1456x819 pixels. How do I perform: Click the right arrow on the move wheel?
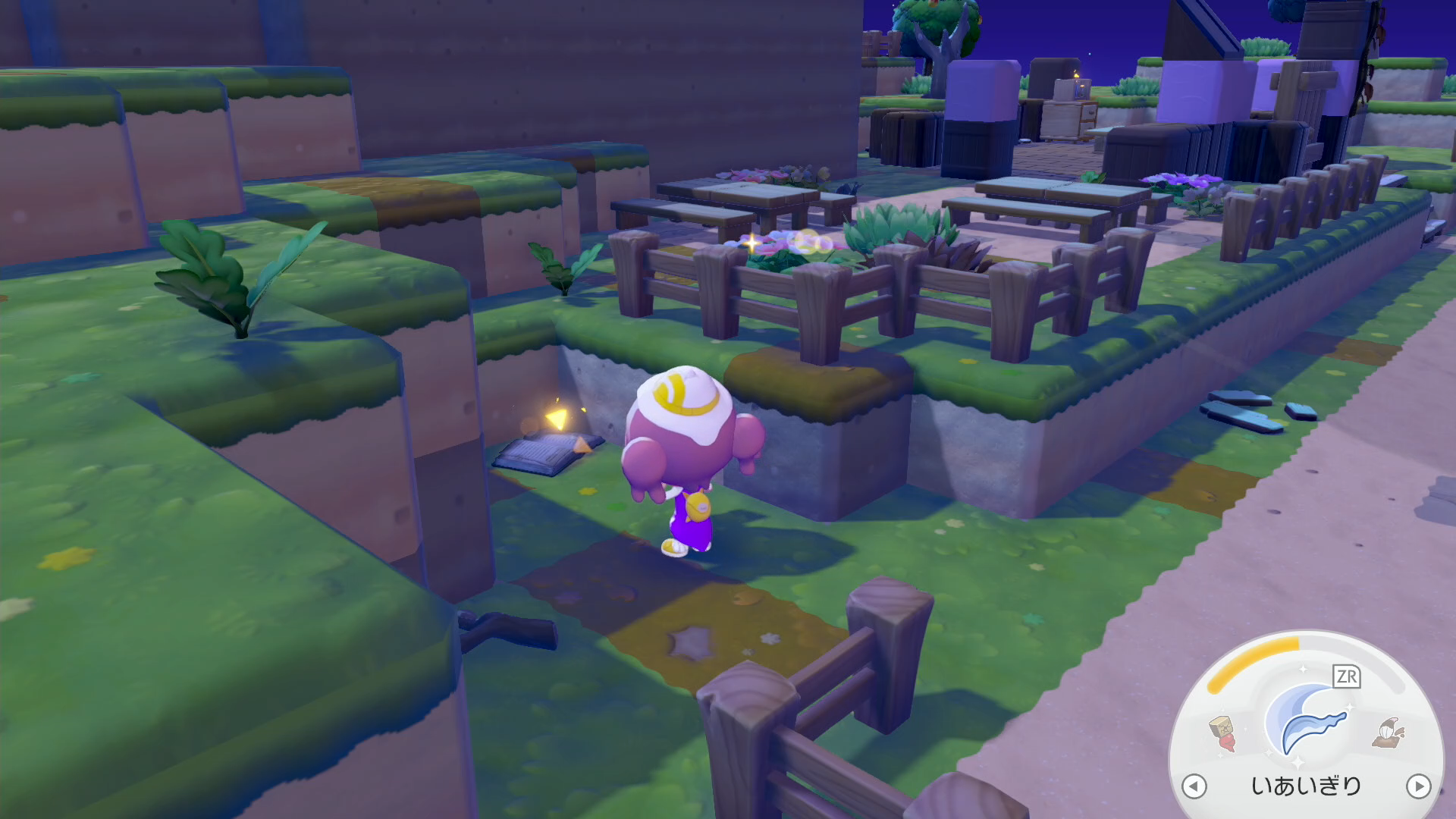pos(1418,786)
